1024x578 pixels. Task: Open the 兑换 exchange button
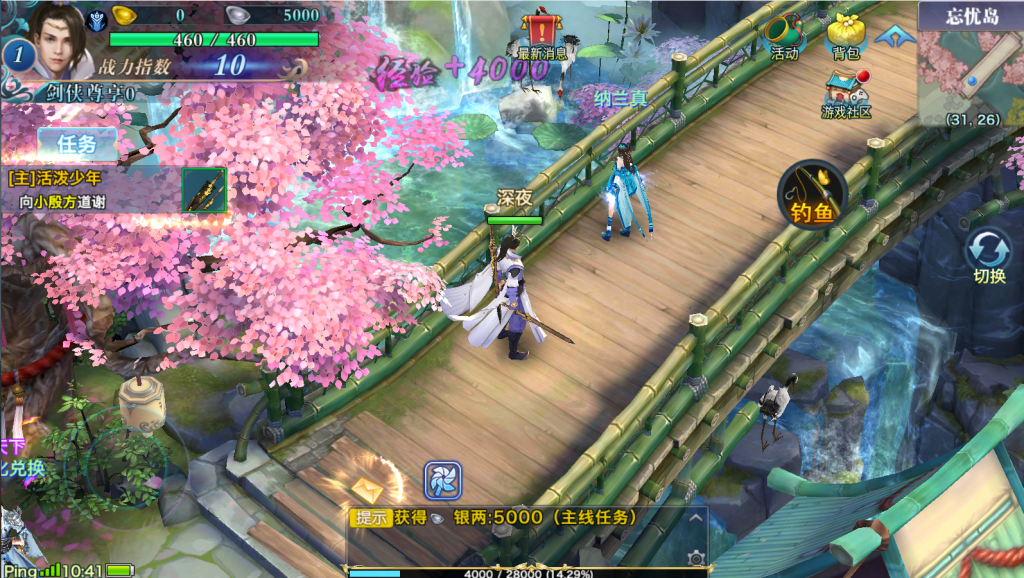22,467
